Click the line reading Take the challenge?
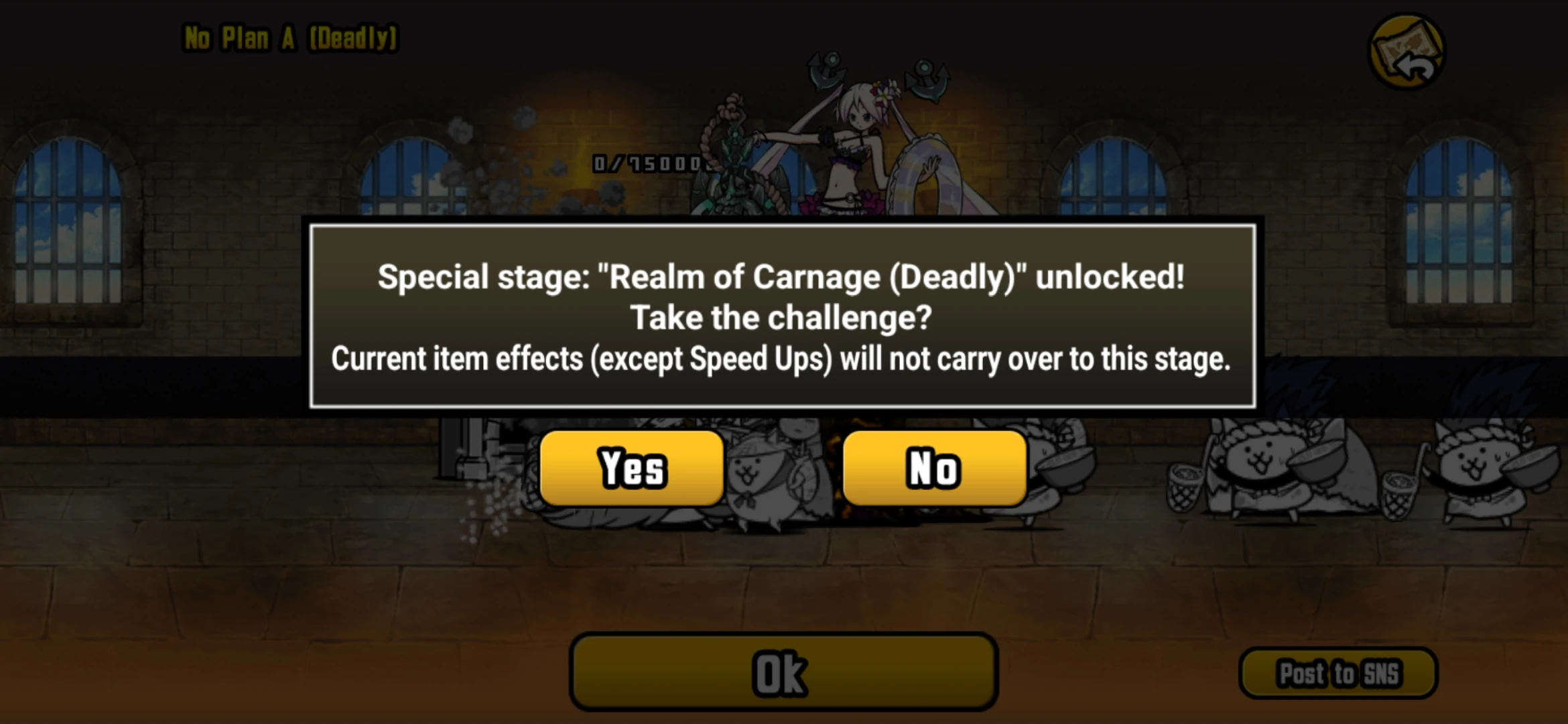 (781, 317)
